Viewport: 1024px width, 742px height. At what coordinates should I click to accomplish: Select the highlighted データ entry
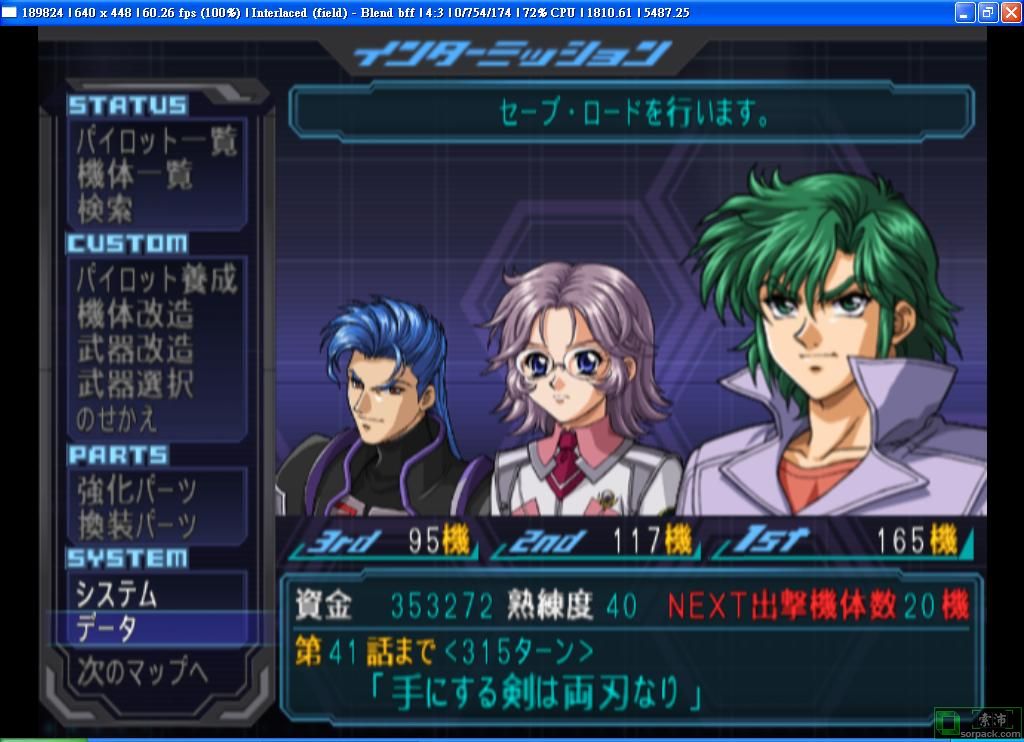click(107, 628)
